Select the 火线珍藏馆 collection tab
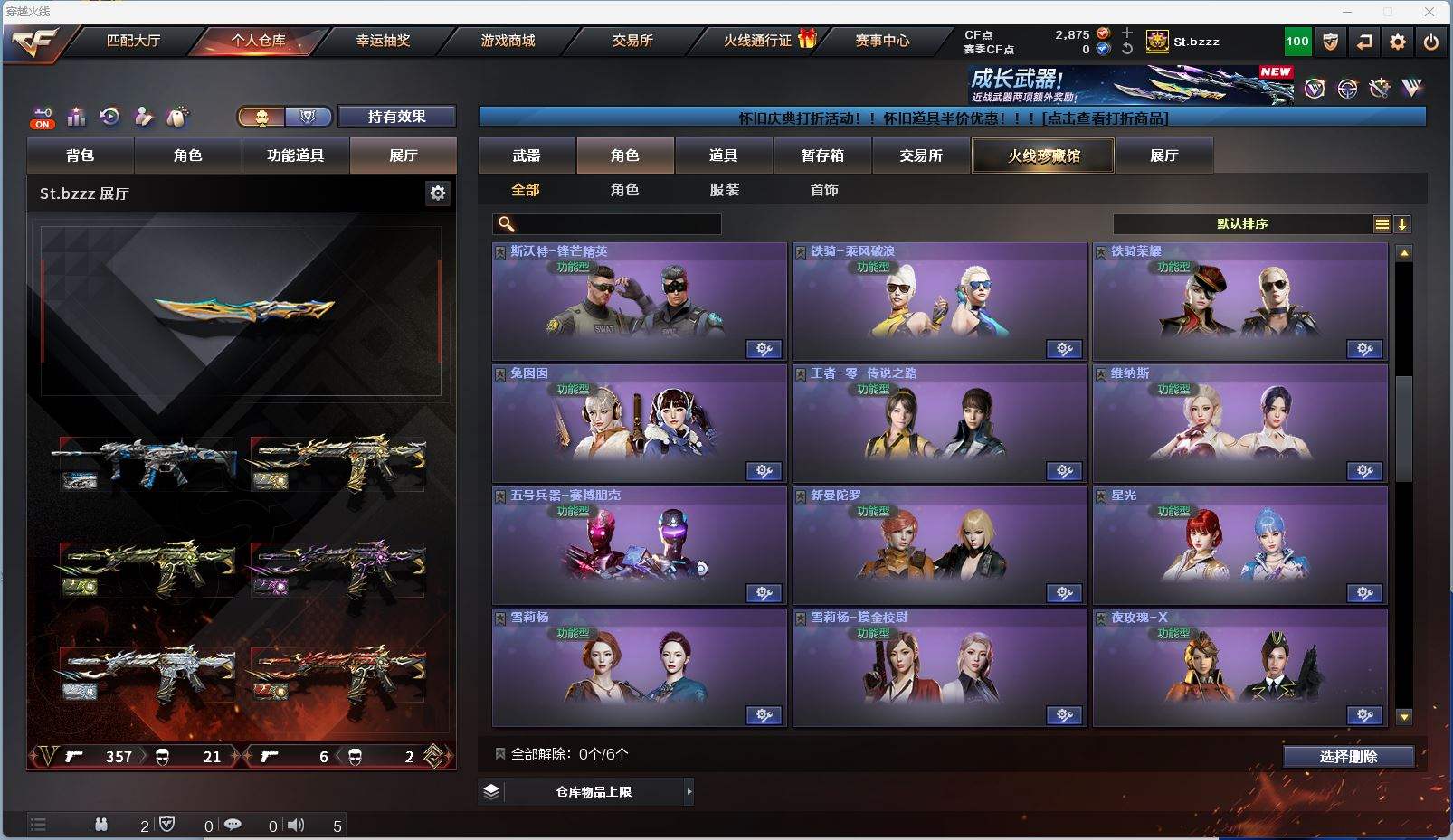The image size is (1453, 840). pos(1043,156)
